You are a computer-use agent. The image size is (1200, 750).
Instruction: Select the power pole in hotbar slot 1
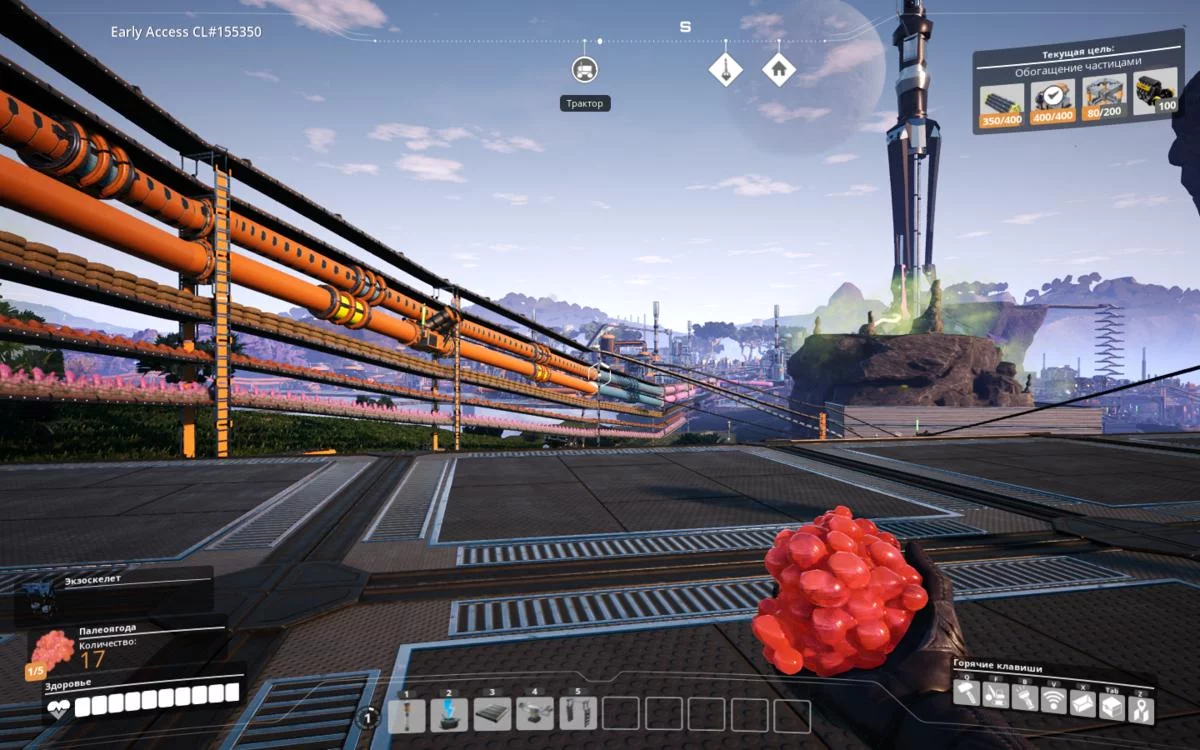tap(406, 714)
